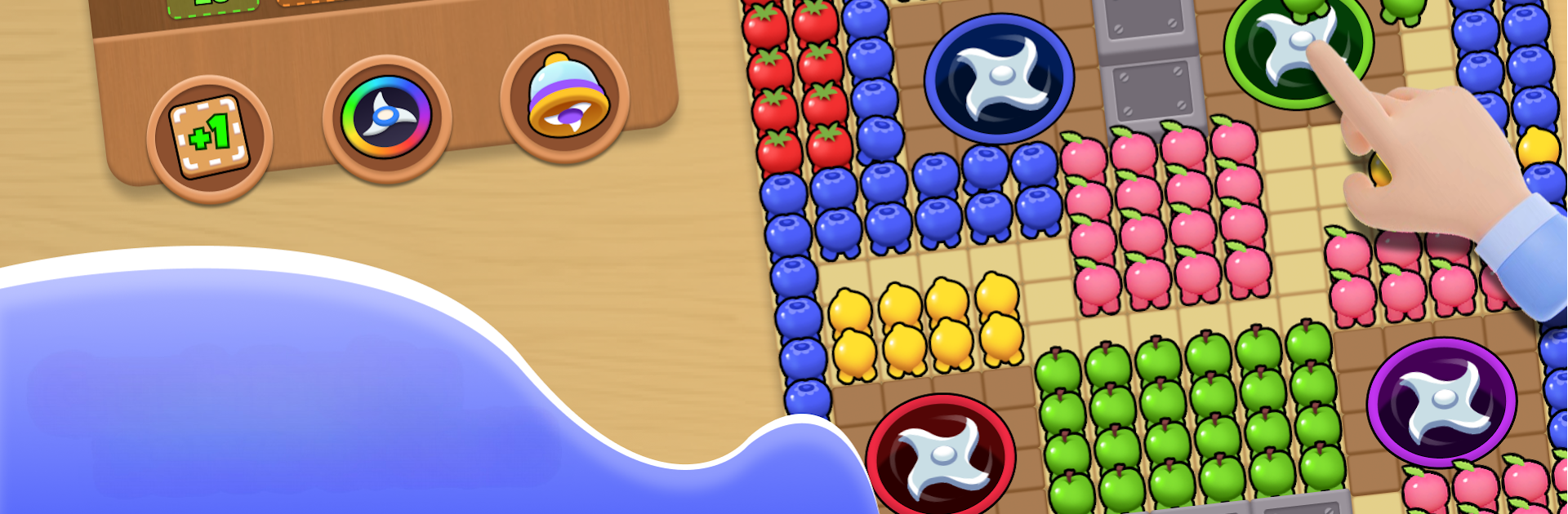The height and width of the screenshot is (514, 1568).
Task: Activate the rainbow shuriken booster
Action: point(386,117)
